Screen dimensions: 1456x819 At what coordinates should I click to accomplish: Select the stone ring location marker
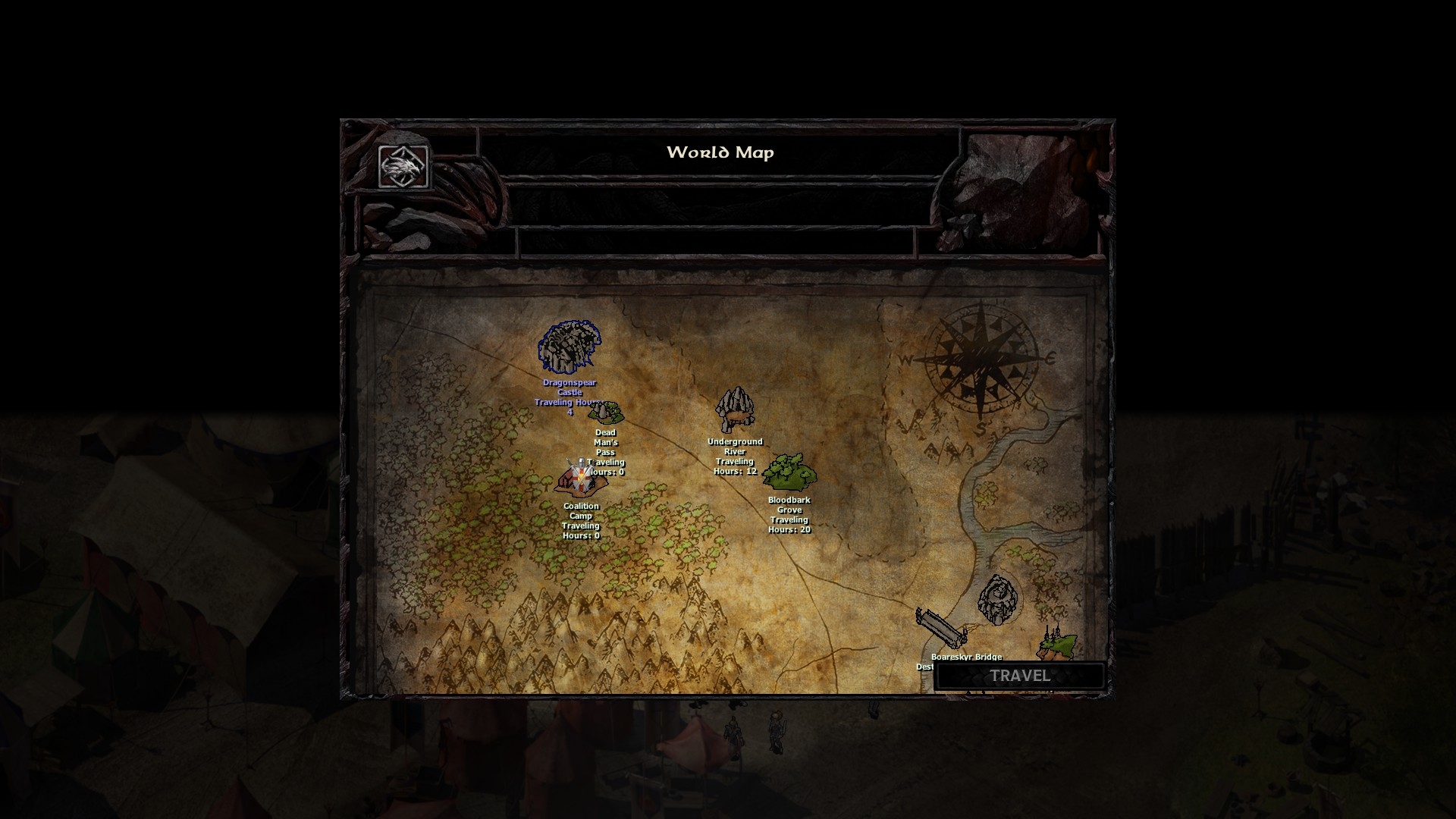pos(996,599)
